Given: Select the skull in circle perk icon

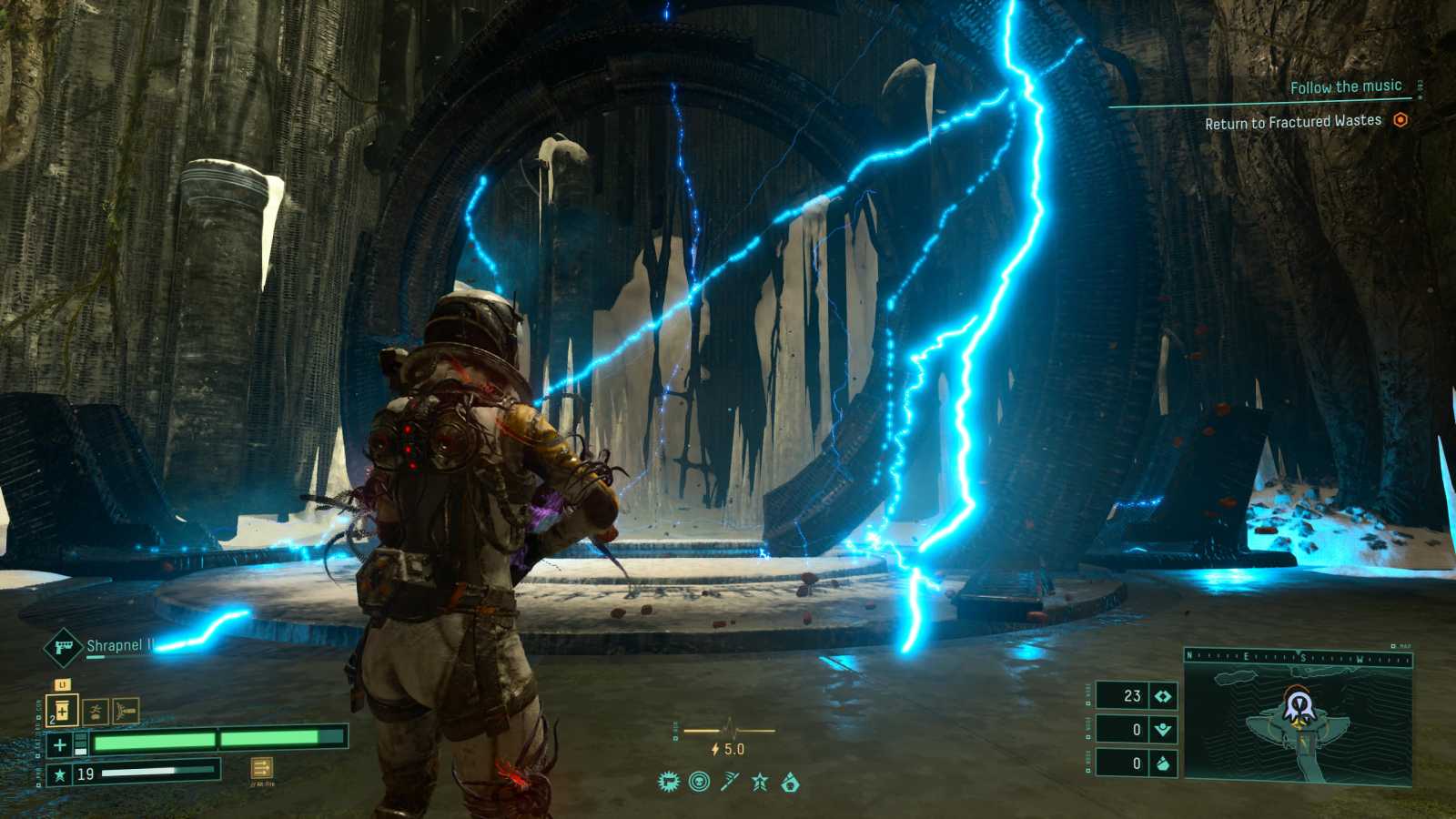Looking at the screenshot, I should click(x=699, y=782).
